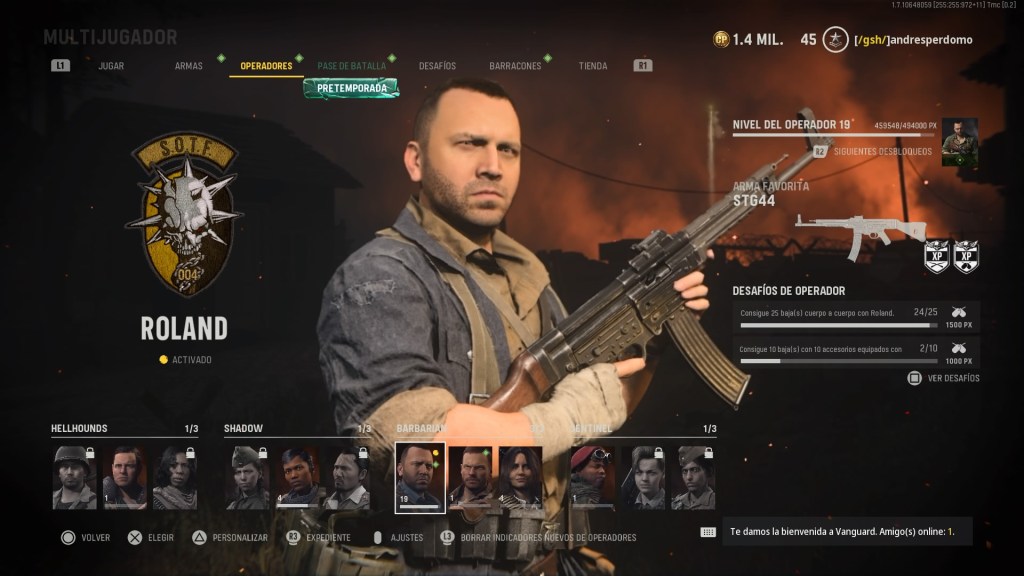The height and width of the screenshot is (576, 1024).
Task: Select the STG44 favorite weapon image
Action: (x=859, y=229)
